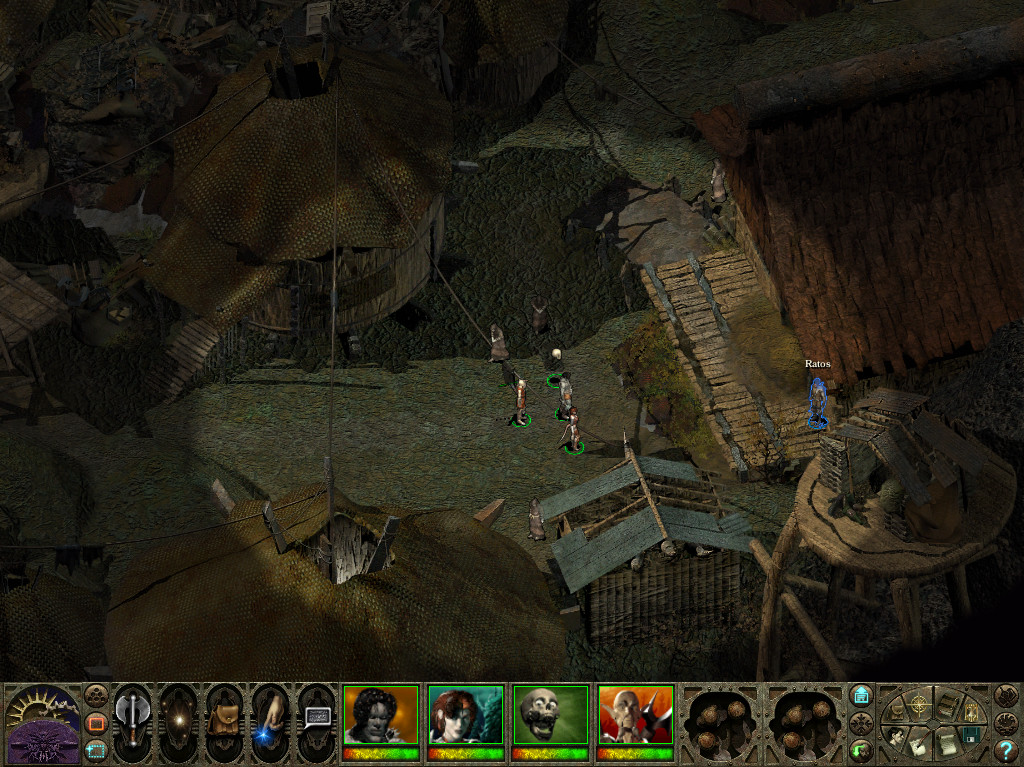Image resolution: width=1024 pixels, height=767 pixels.
Task: Select Ratos highlighted in blue
Action: pyautogui.click(x=818, y=400)
